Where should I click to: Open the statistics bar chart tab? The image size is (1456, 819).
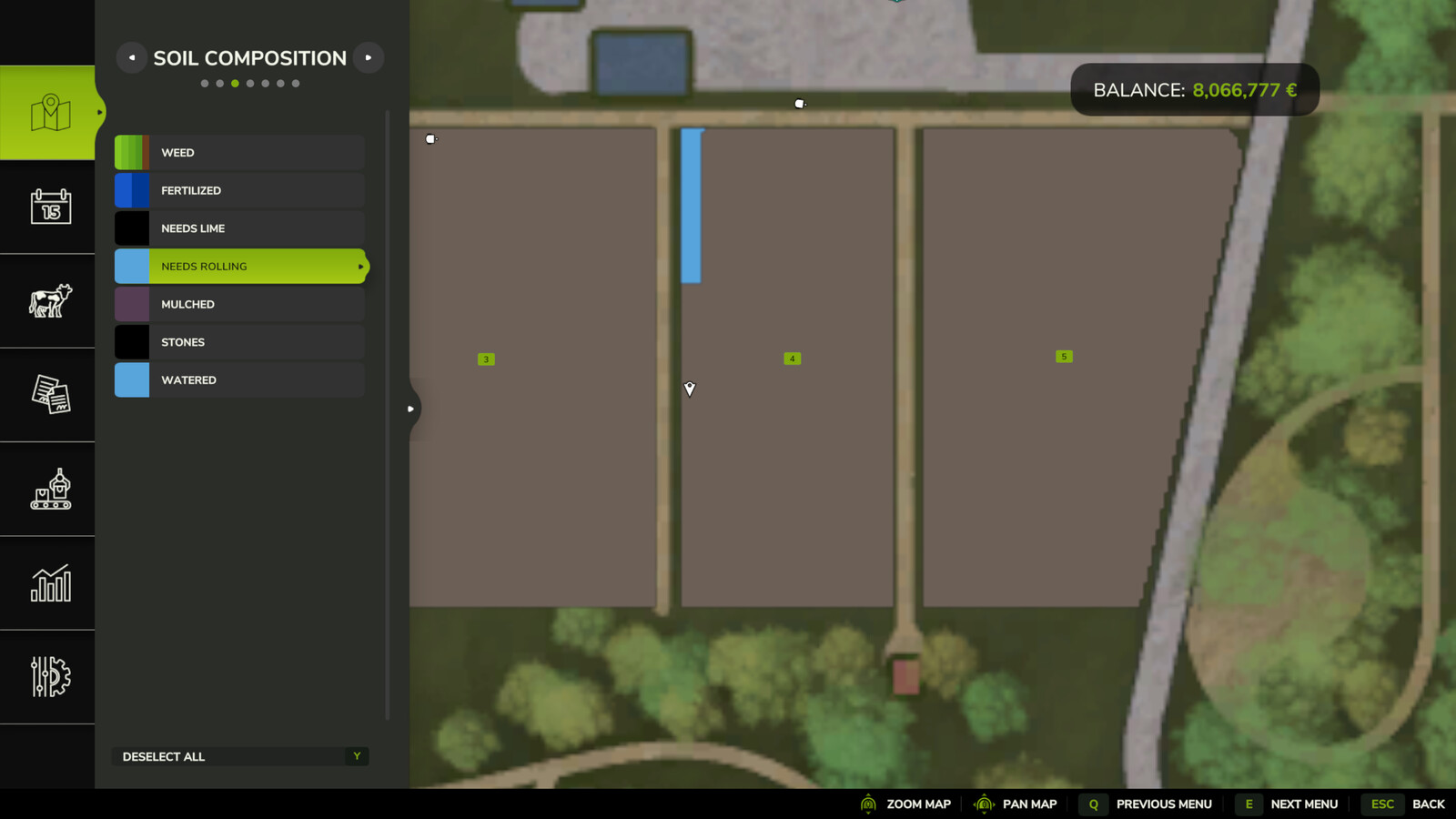(50, 583)
